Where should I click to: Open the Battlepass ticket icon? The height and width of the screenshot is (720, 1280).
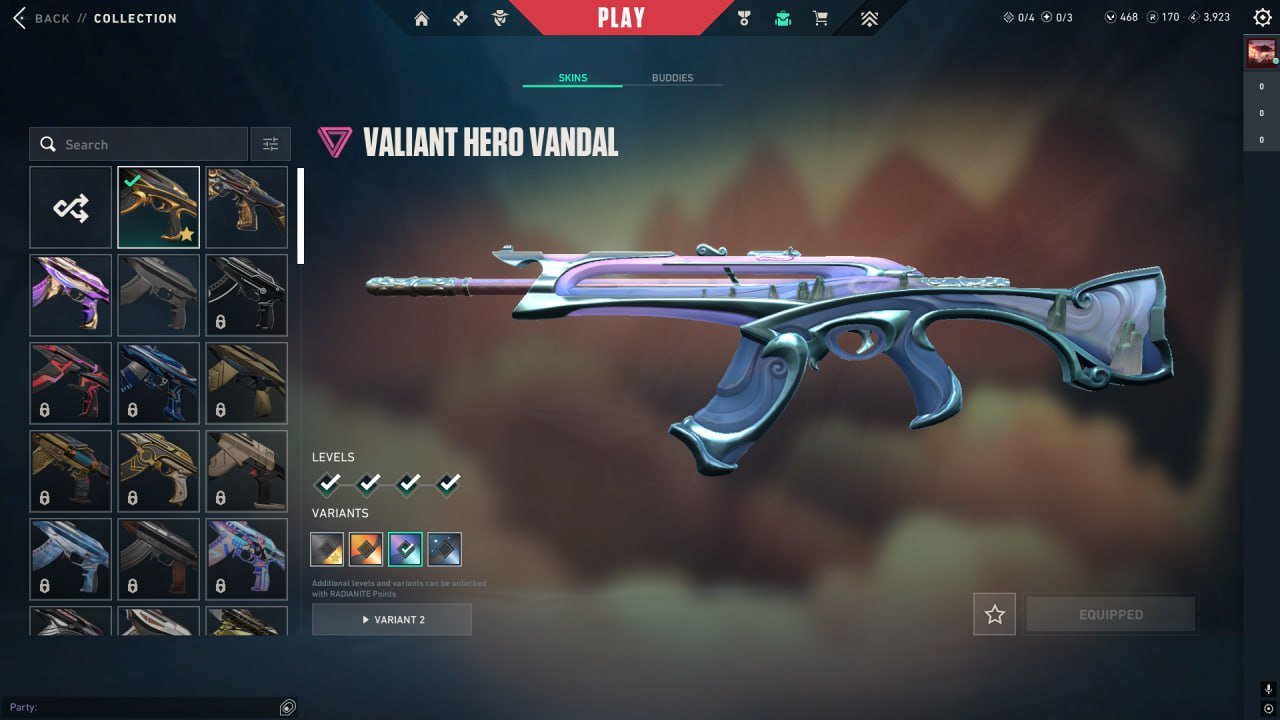pos(460,17)
